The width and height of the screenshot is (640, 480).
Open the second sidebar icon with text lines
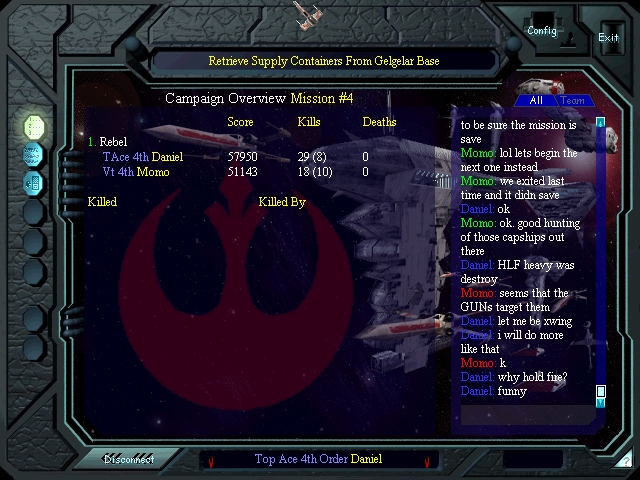(x=34, y=155)
